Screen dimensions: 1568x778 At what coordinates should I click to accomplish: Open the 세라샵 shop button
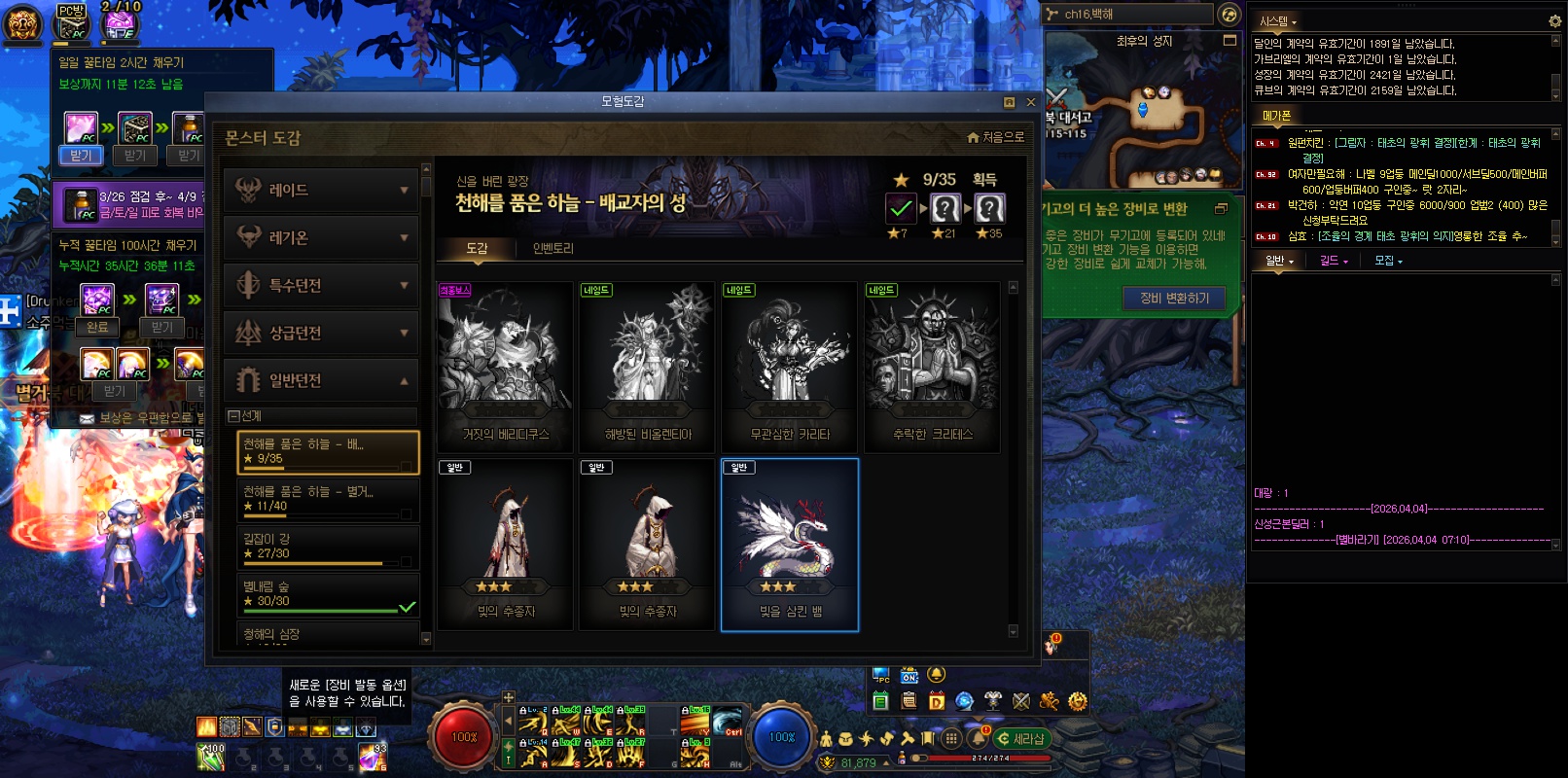(1021, 739)
